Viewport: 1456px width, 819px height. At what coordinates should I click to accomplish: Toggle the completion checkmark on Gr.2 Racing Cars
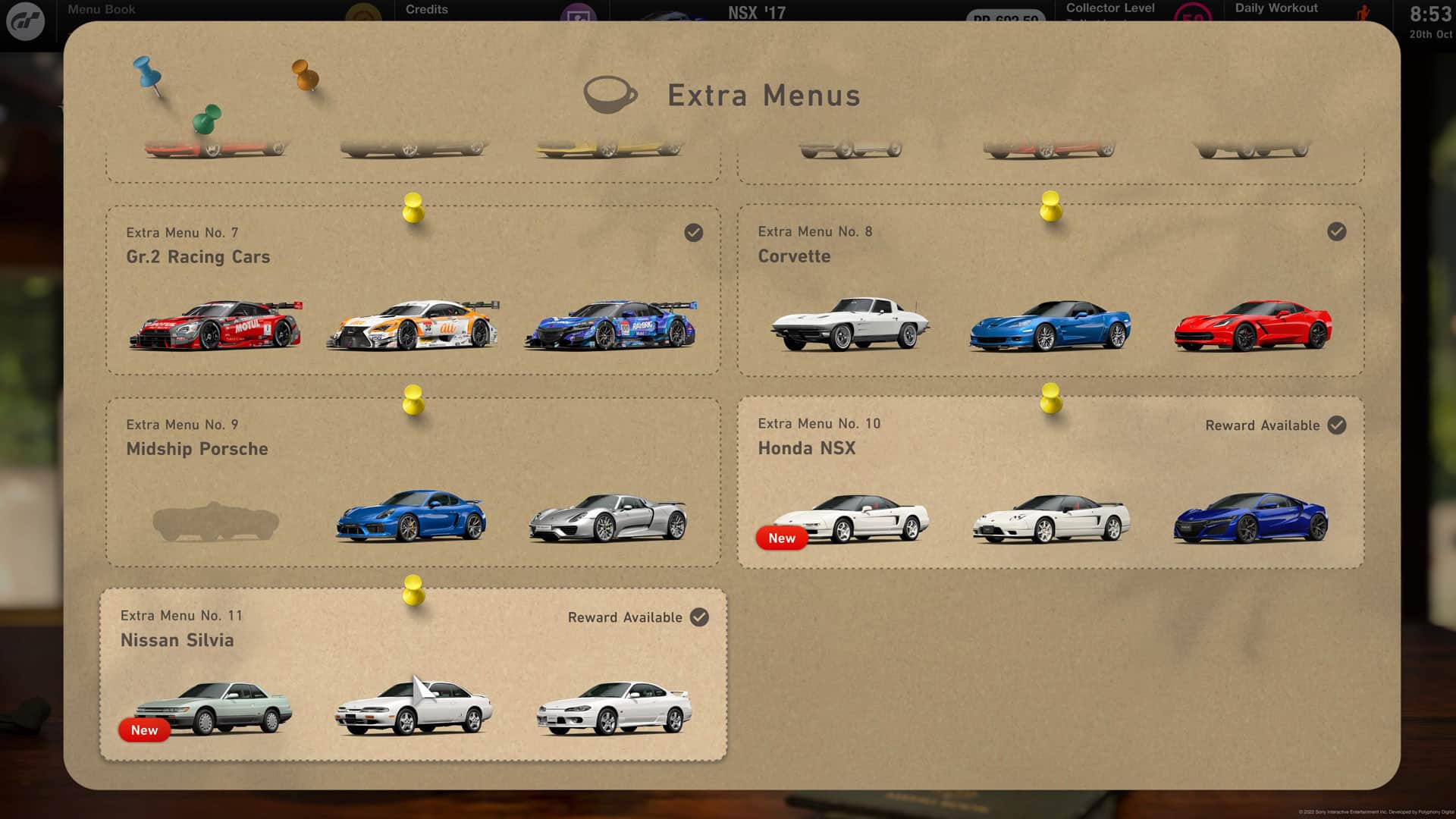[x=692, y=233]
